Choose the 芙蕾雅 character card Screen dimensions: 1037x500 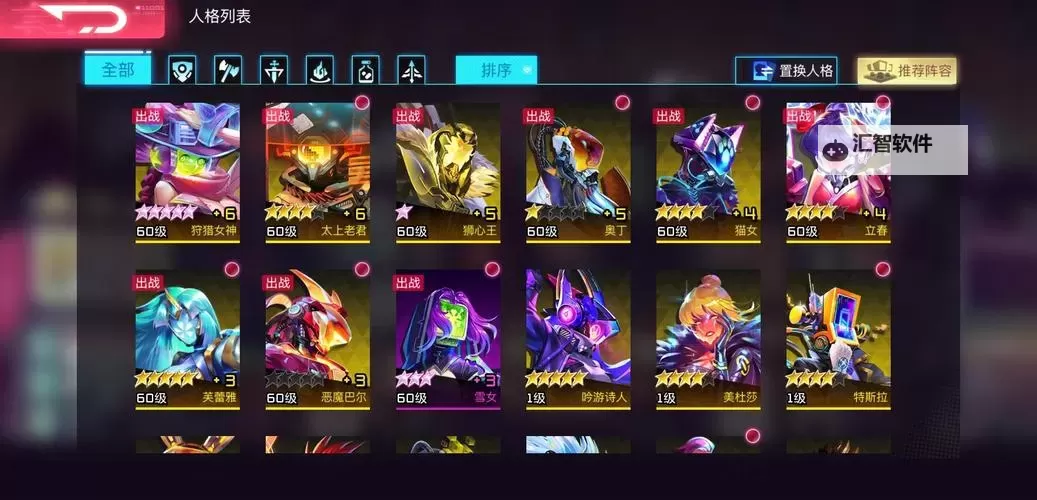pos(188,337)
